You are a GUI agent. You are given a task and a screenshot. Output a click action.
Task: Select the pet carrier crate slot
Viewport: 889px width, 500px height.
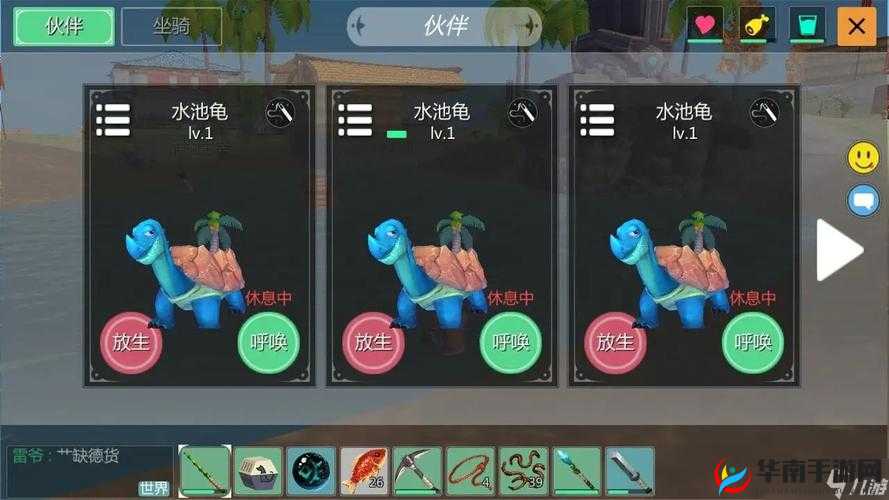(258, 471)
